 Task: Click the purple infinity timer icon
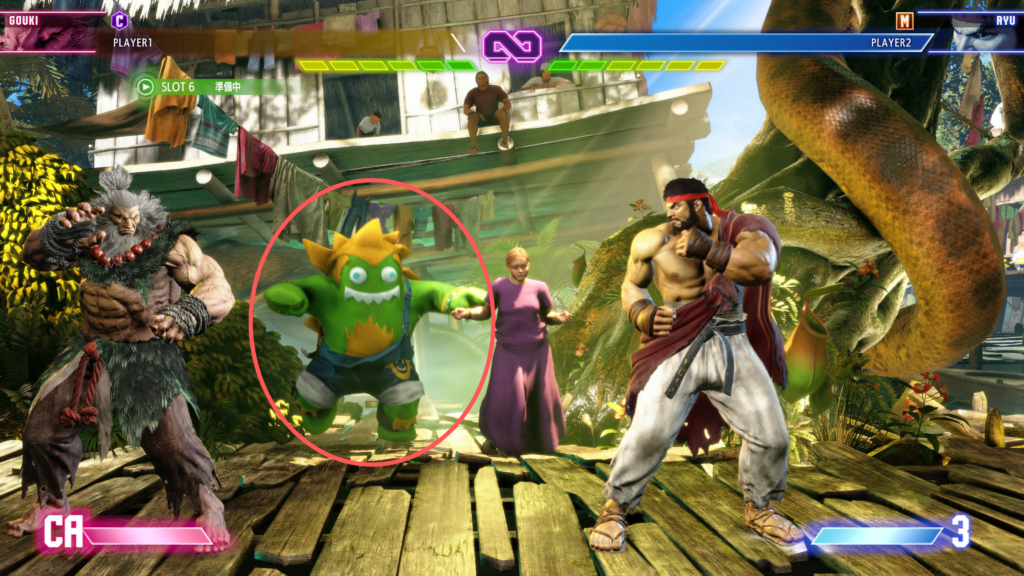(x=512, y=45)
